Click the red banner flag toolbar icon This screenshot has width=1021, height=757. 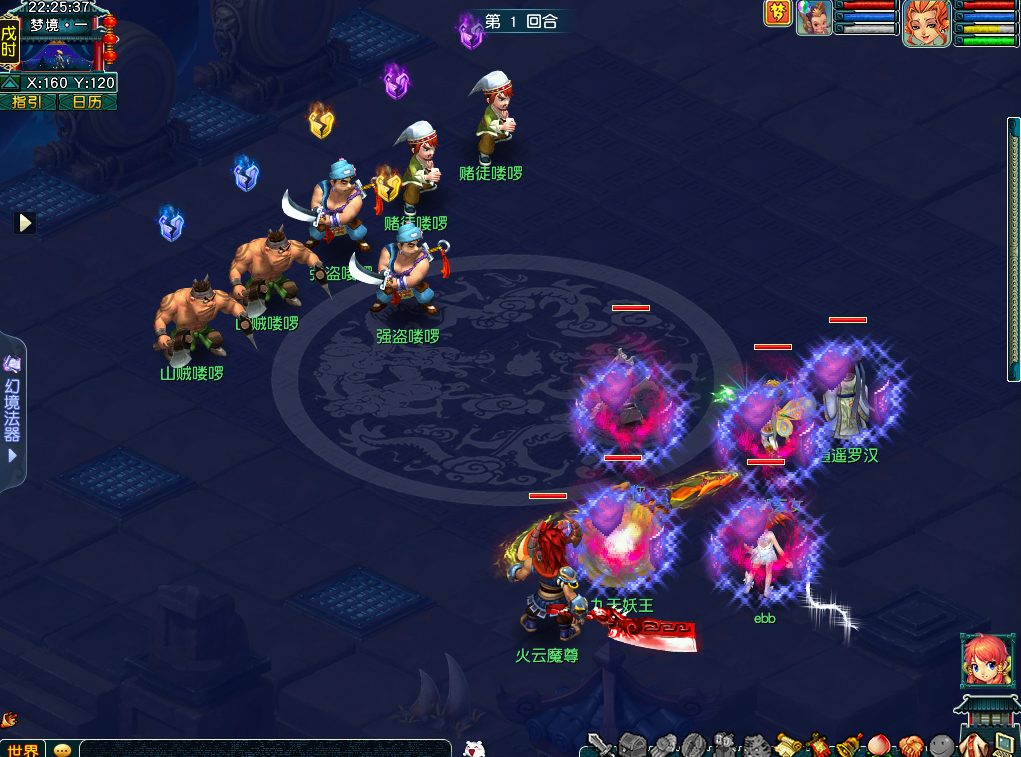tap(820, 745)
